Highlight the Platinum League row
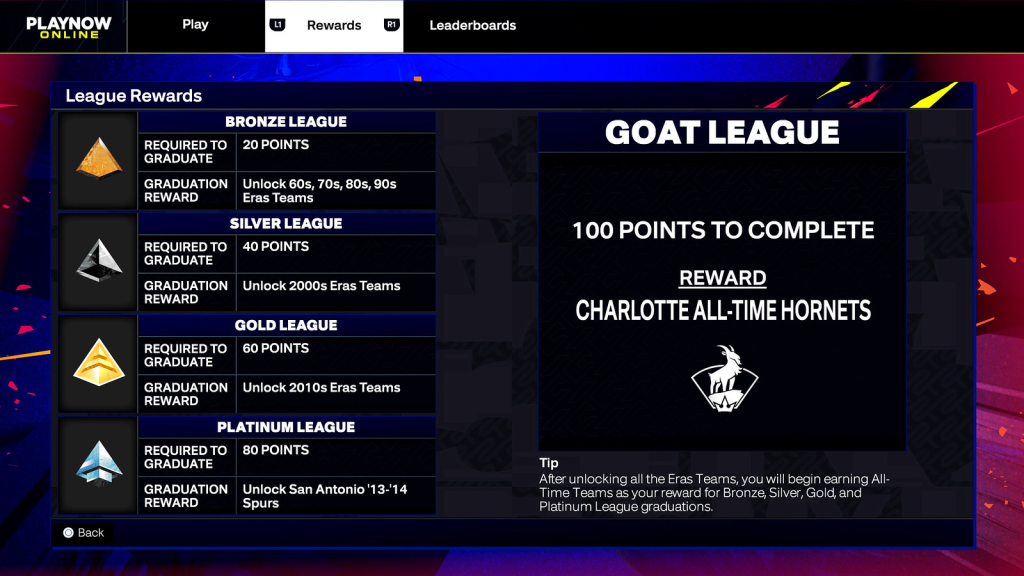 pos(286,466)
